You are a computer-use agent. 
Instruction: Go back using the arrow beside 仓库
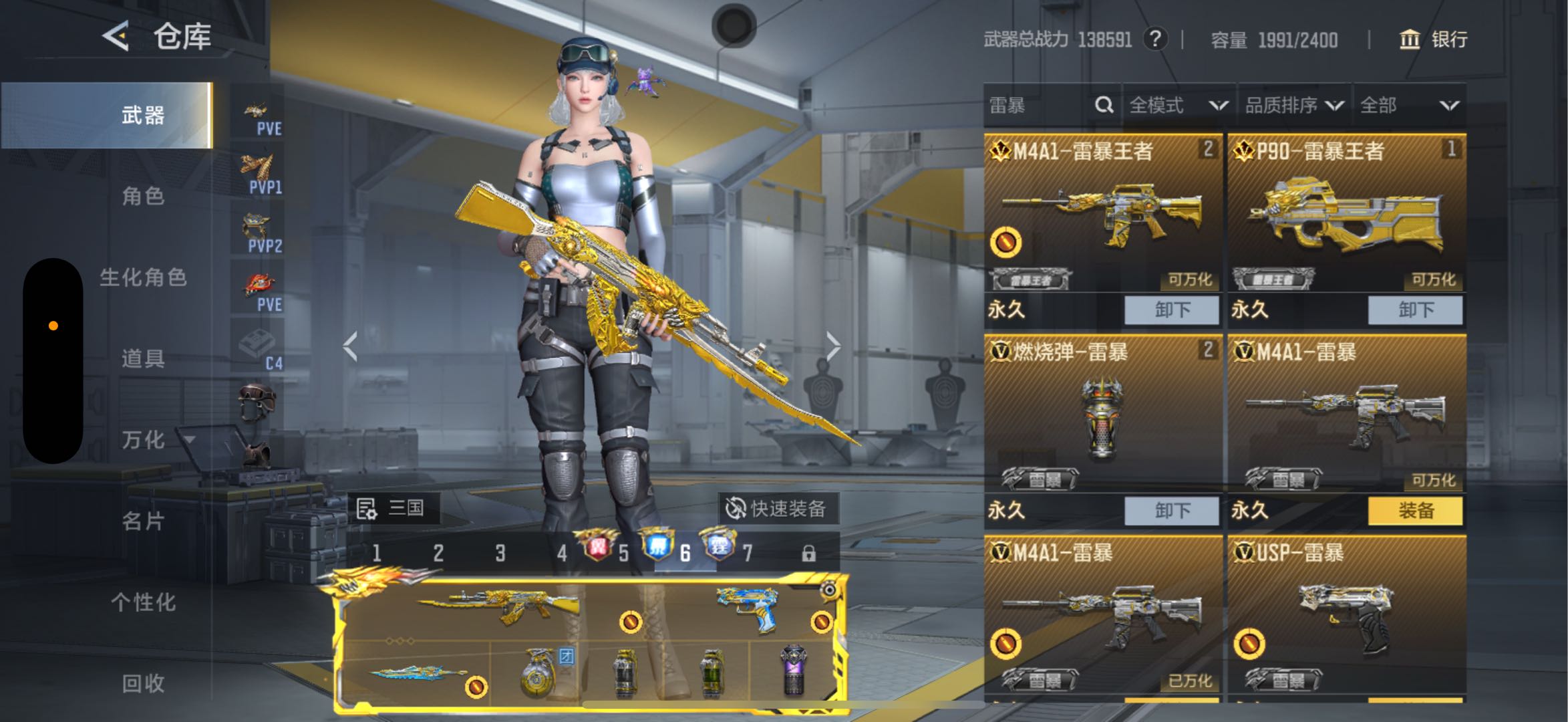[x=116, y=35]
